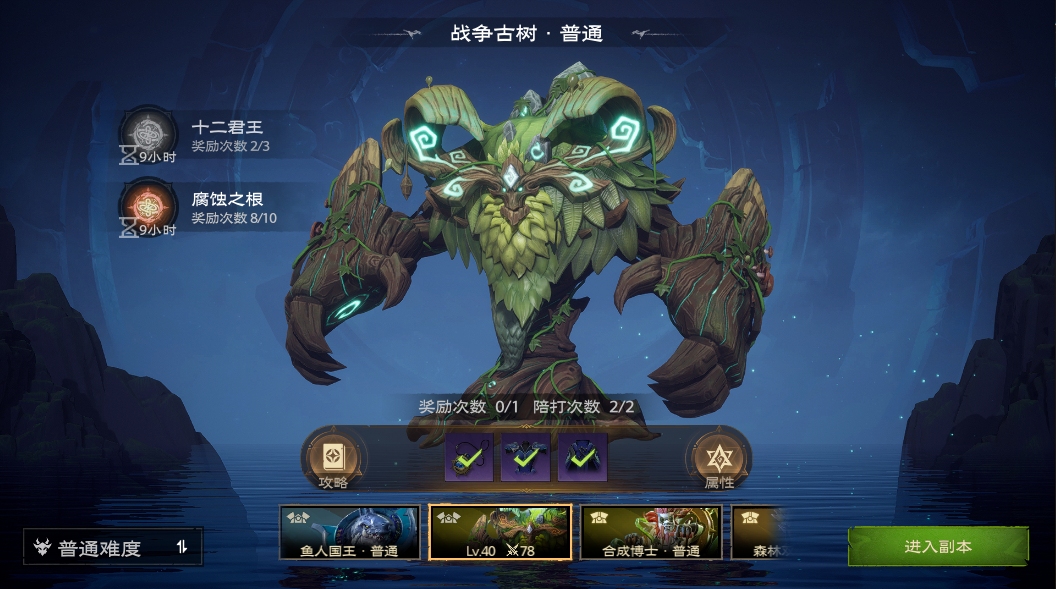1056x589 pixels.
Task: Select the Lv.40 War Ancient dungeon tile
Action: point(500,532)
